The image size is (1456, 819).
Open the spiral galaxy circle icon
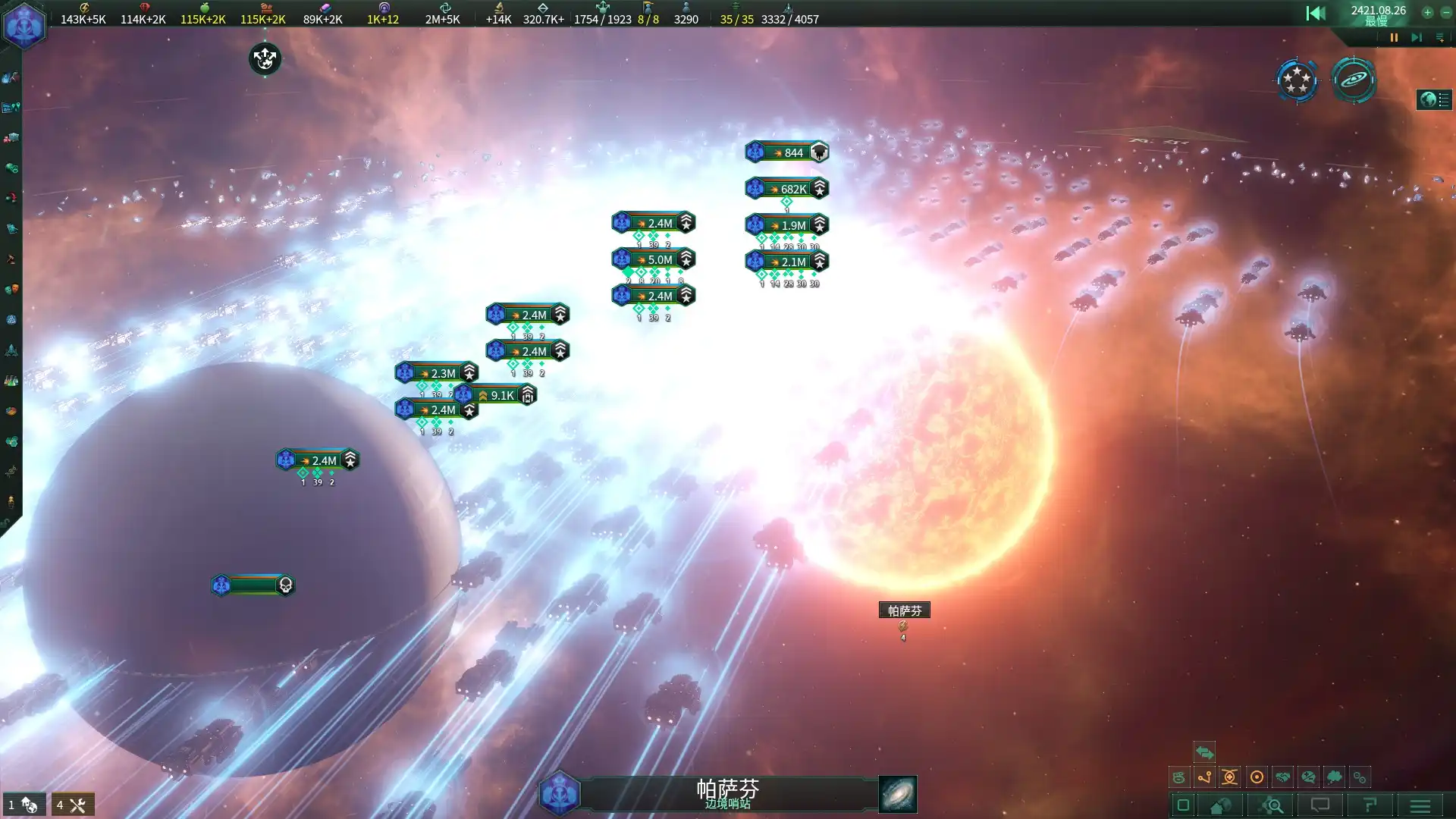coord(1354,80)
